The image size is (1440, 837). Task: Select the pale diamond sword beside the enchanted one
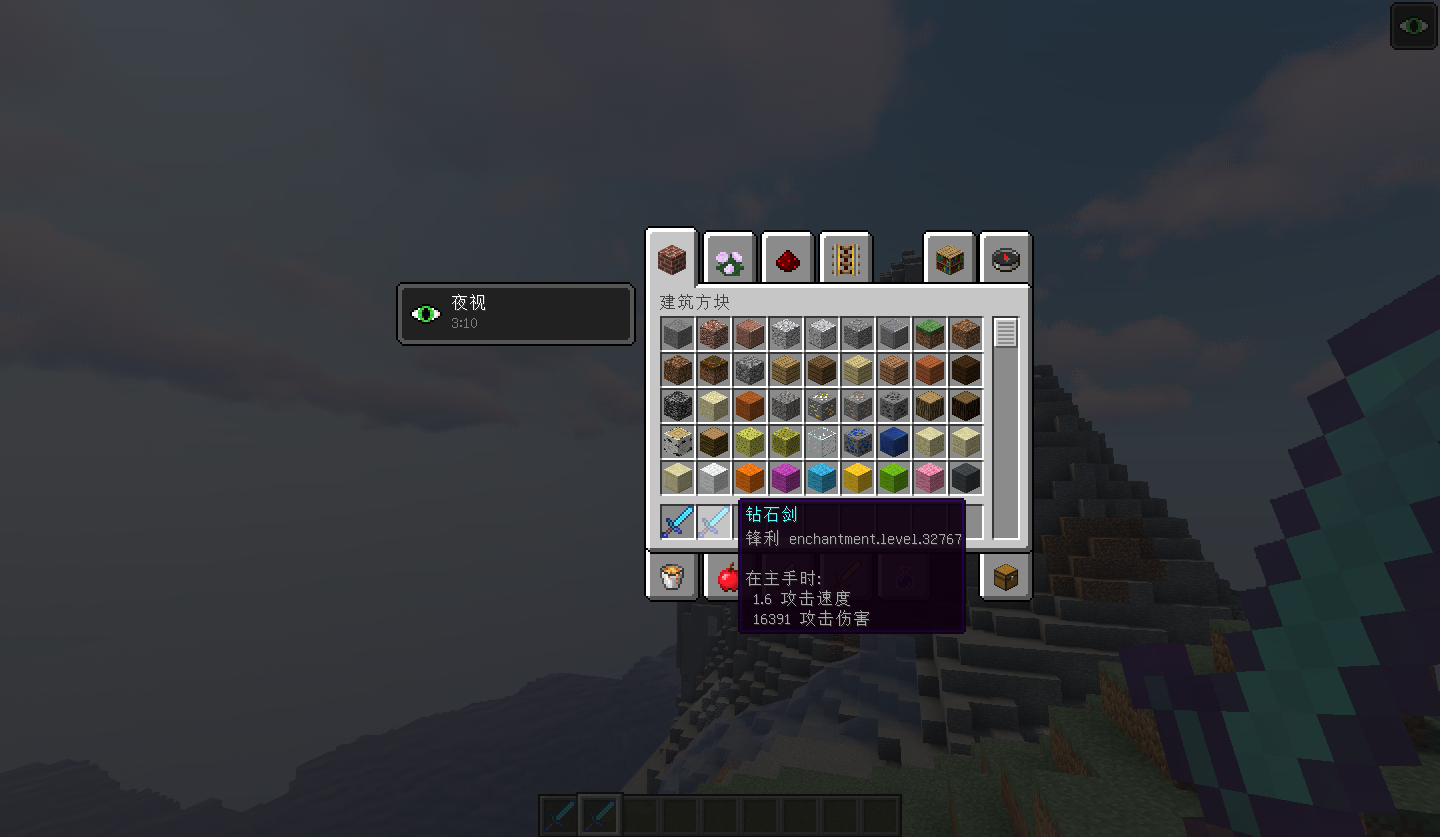click(713, 521)
